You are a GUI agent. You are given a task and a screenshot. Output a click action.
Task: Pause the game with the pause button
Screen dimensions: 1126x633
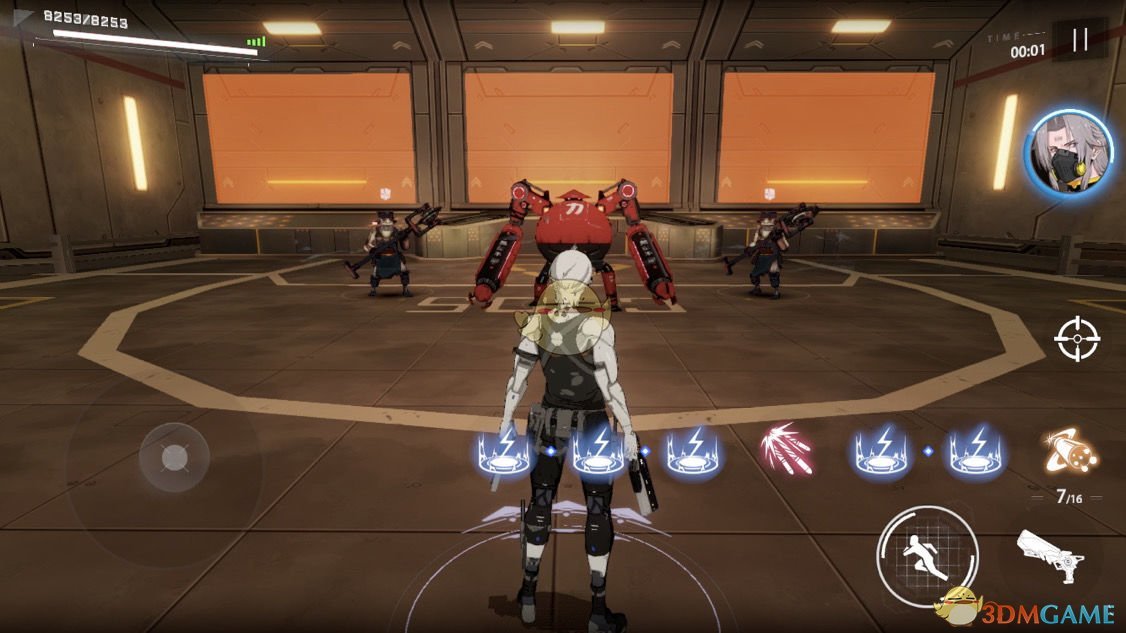tap(1079, 40)
